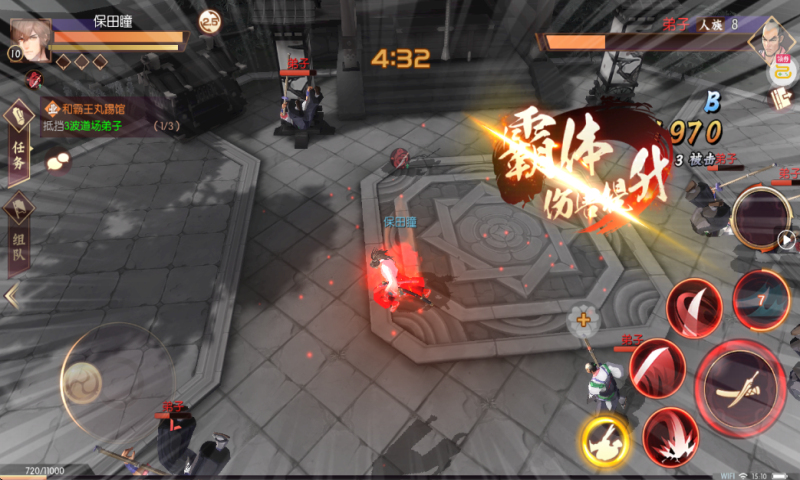Tap the round 2.5 buff icon
The width and height of the screenshot is (800, 480).
pyautogui.click(x=210, y=20)
